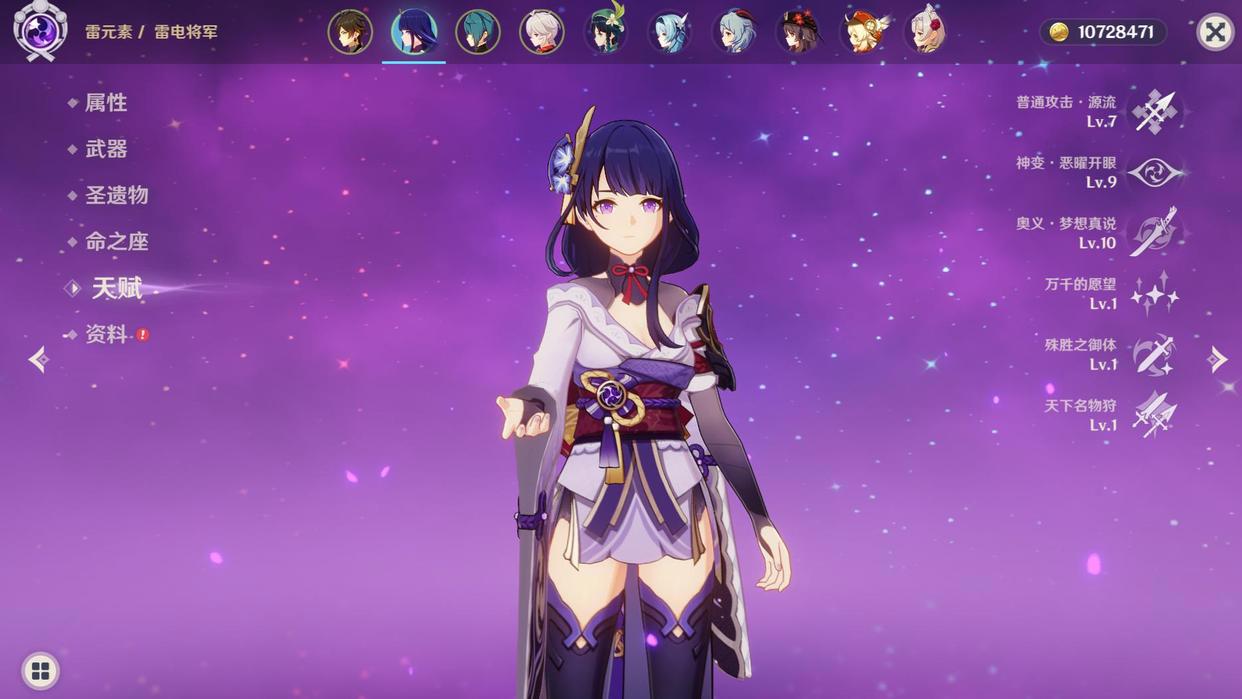This screenshot has height=699, width=1242.
Task: Switch to the previous character with left arrow
Action: [x=38, y=359]
